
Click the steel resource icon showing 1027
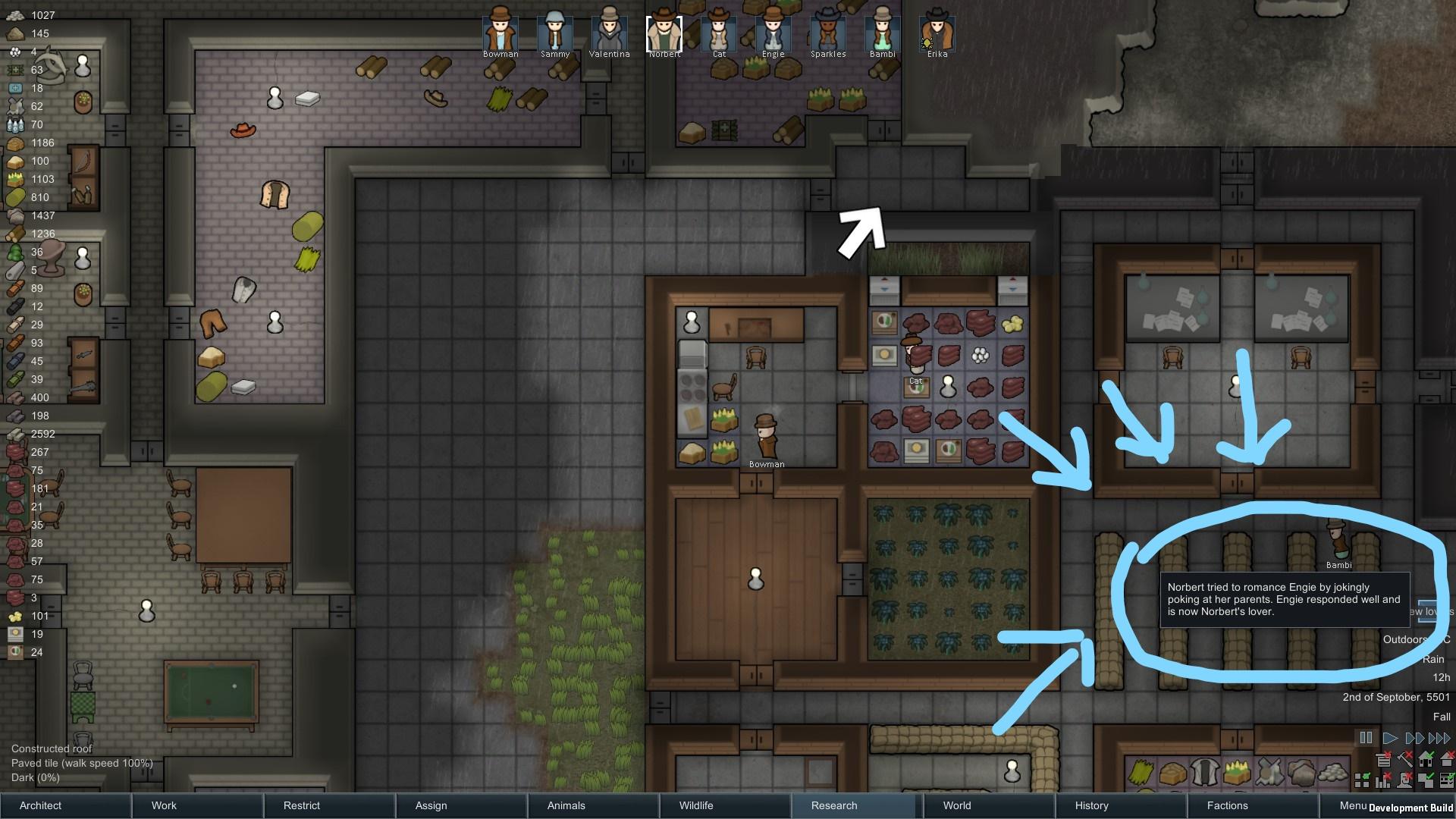[x=14, y=15]
